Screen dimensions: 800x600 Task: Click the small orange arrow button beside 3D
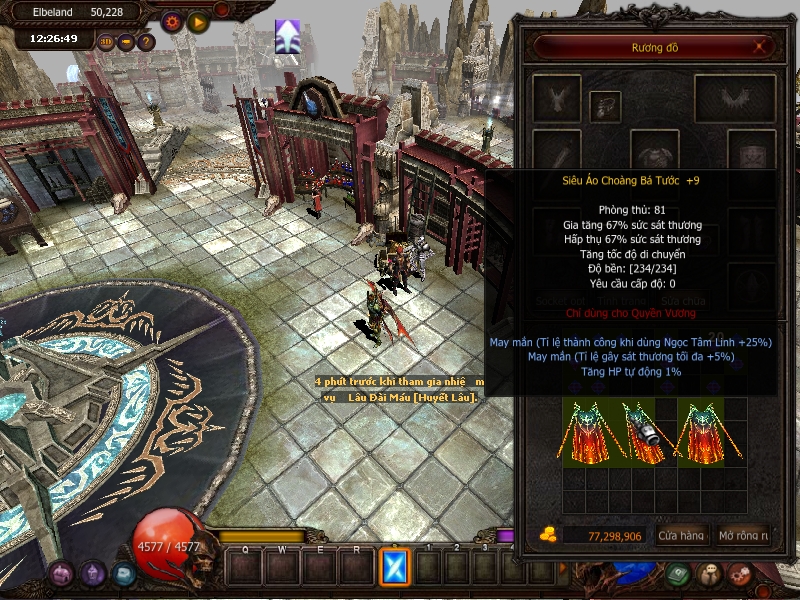click(126, 42)
